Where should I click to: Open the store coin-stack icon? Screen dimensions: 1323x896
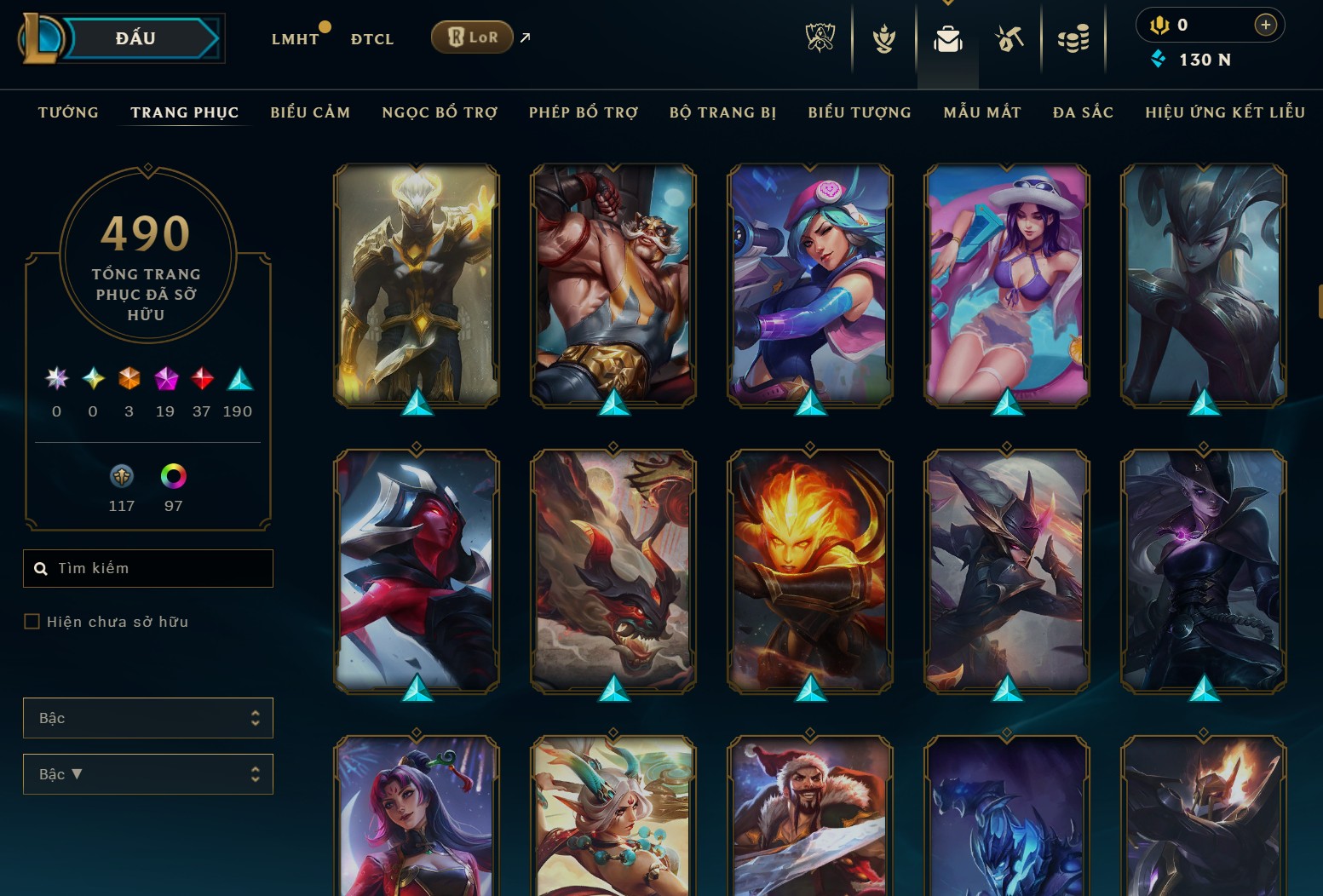click(x=1073, y=37)
